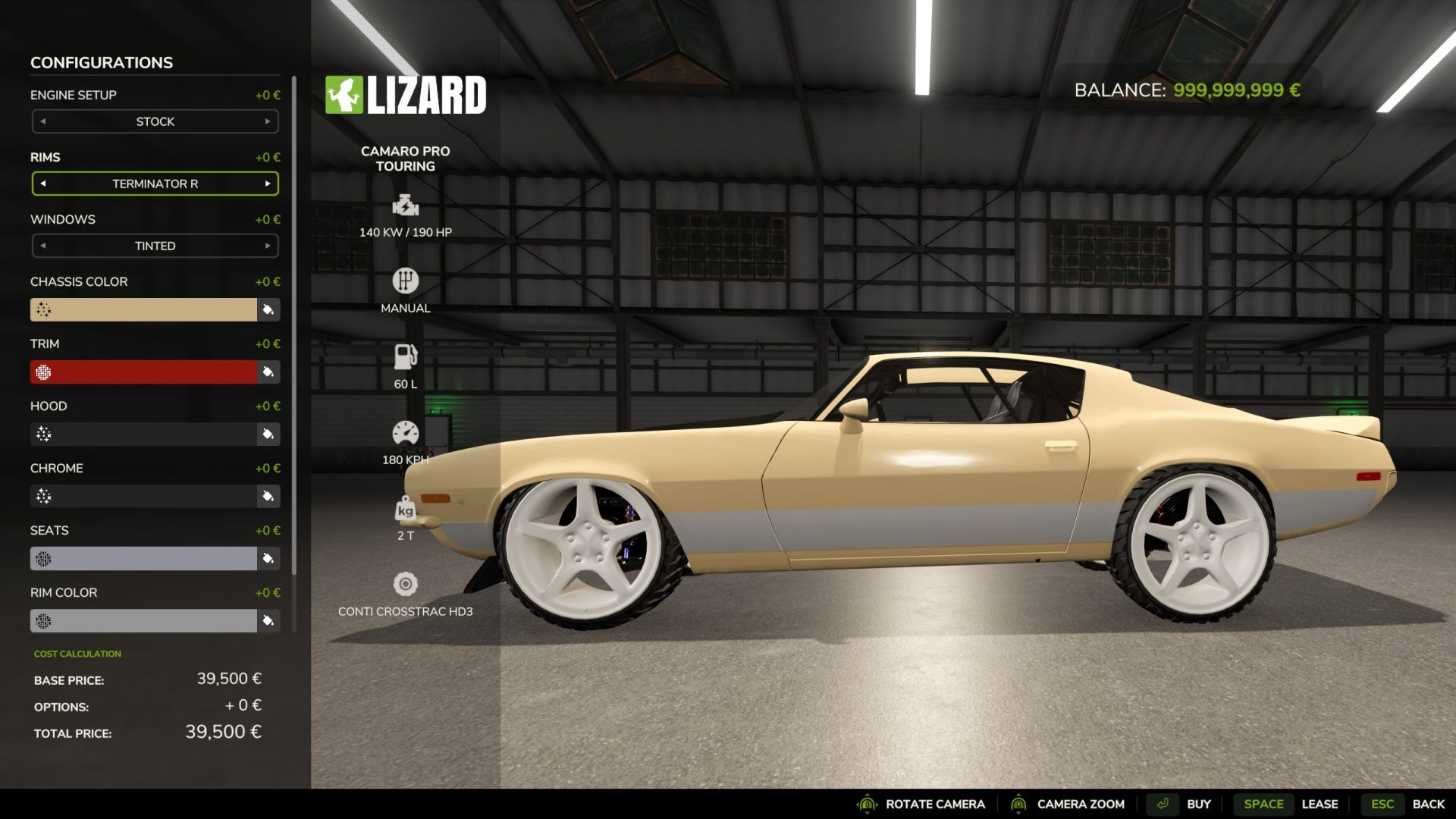Select next engine setup option
This screenshot has height=819, width=1456.
click(268, 121)
